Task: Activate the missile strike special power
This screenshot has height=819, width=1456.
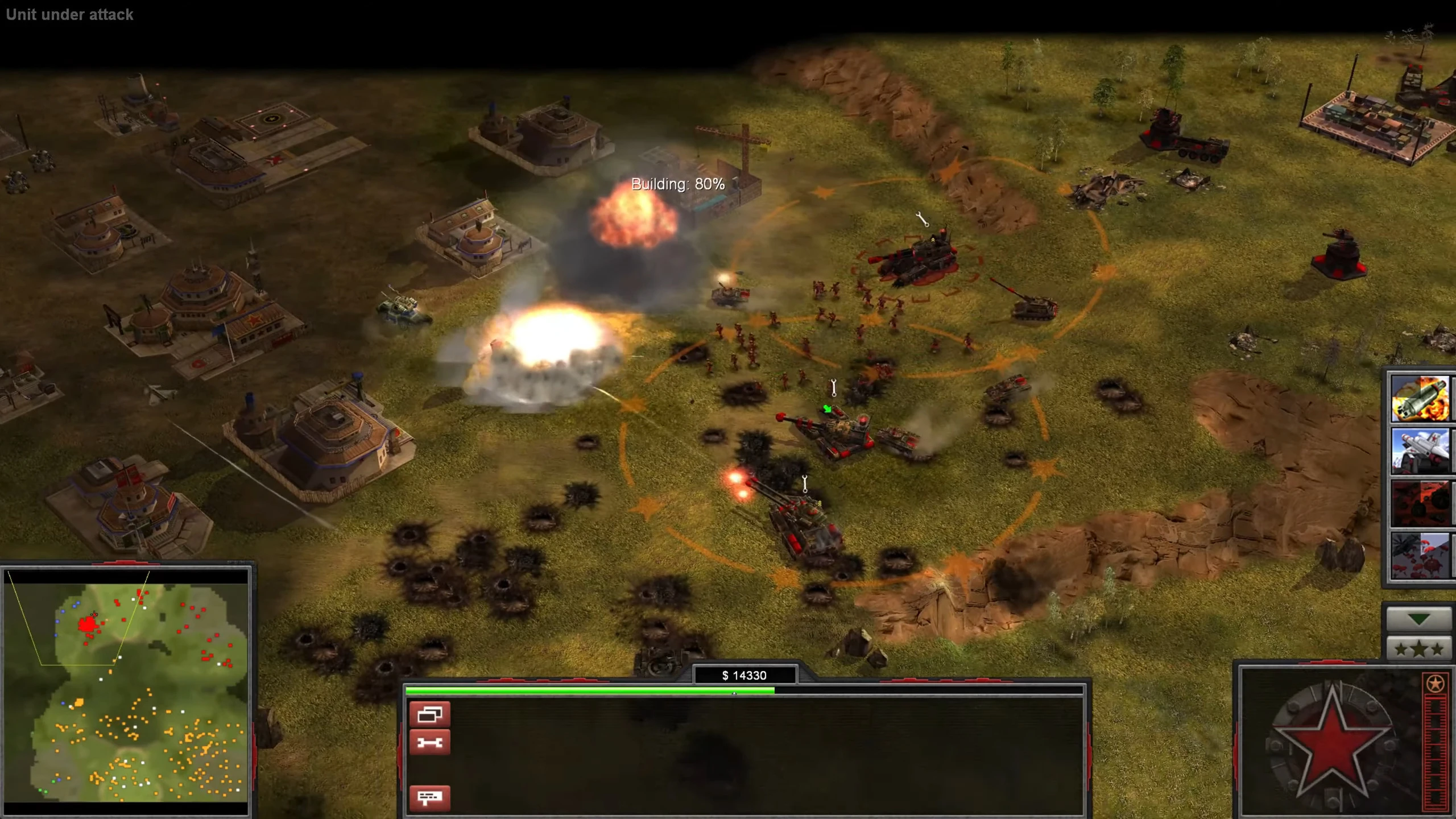Action: tap(1420, 399)
